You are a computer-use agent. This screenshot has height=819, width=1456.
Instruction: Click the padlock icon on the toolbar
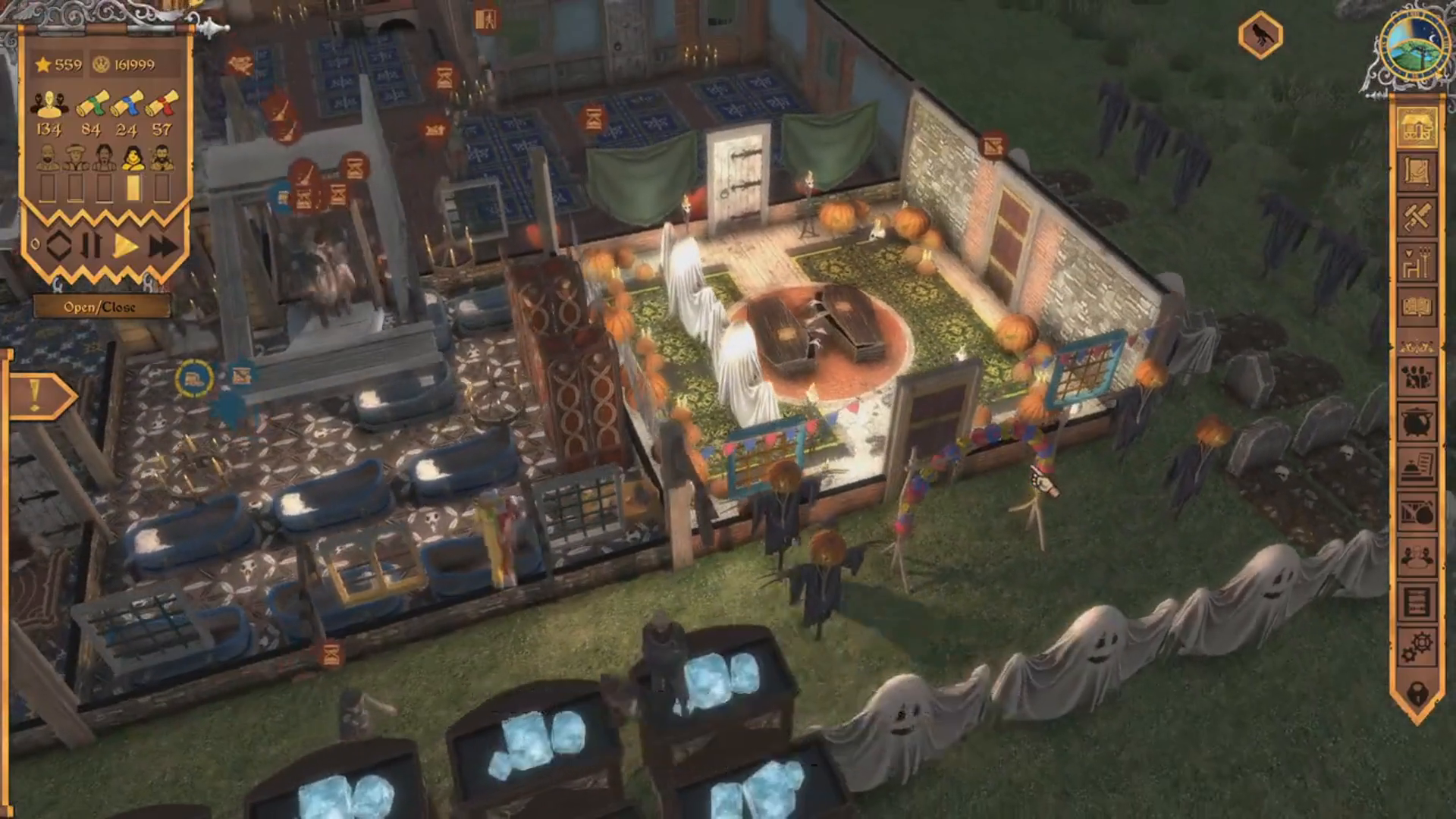click(x=1417, y=692)
